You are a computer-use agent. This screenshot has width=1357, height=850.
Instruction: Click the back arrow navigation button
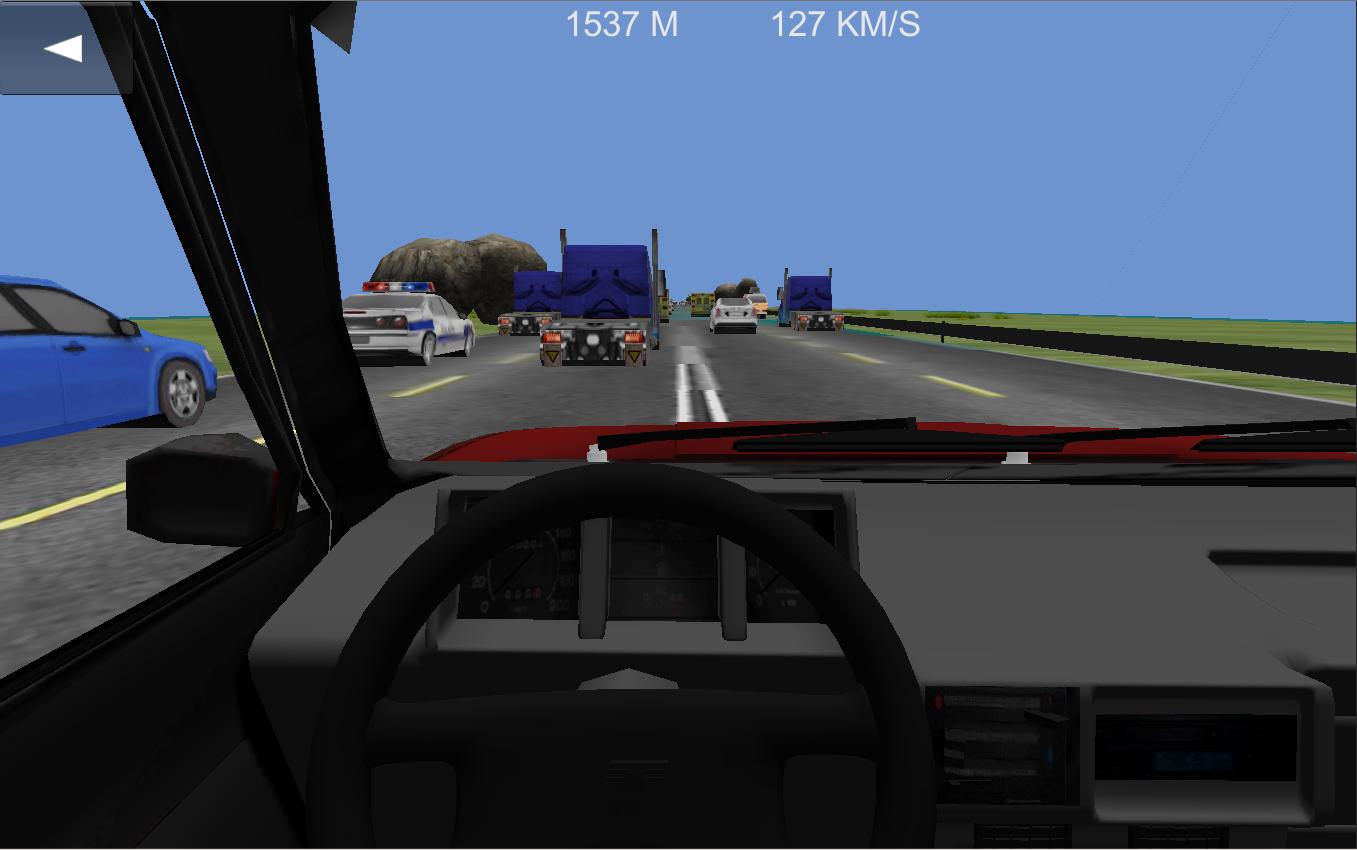[62, 45]
